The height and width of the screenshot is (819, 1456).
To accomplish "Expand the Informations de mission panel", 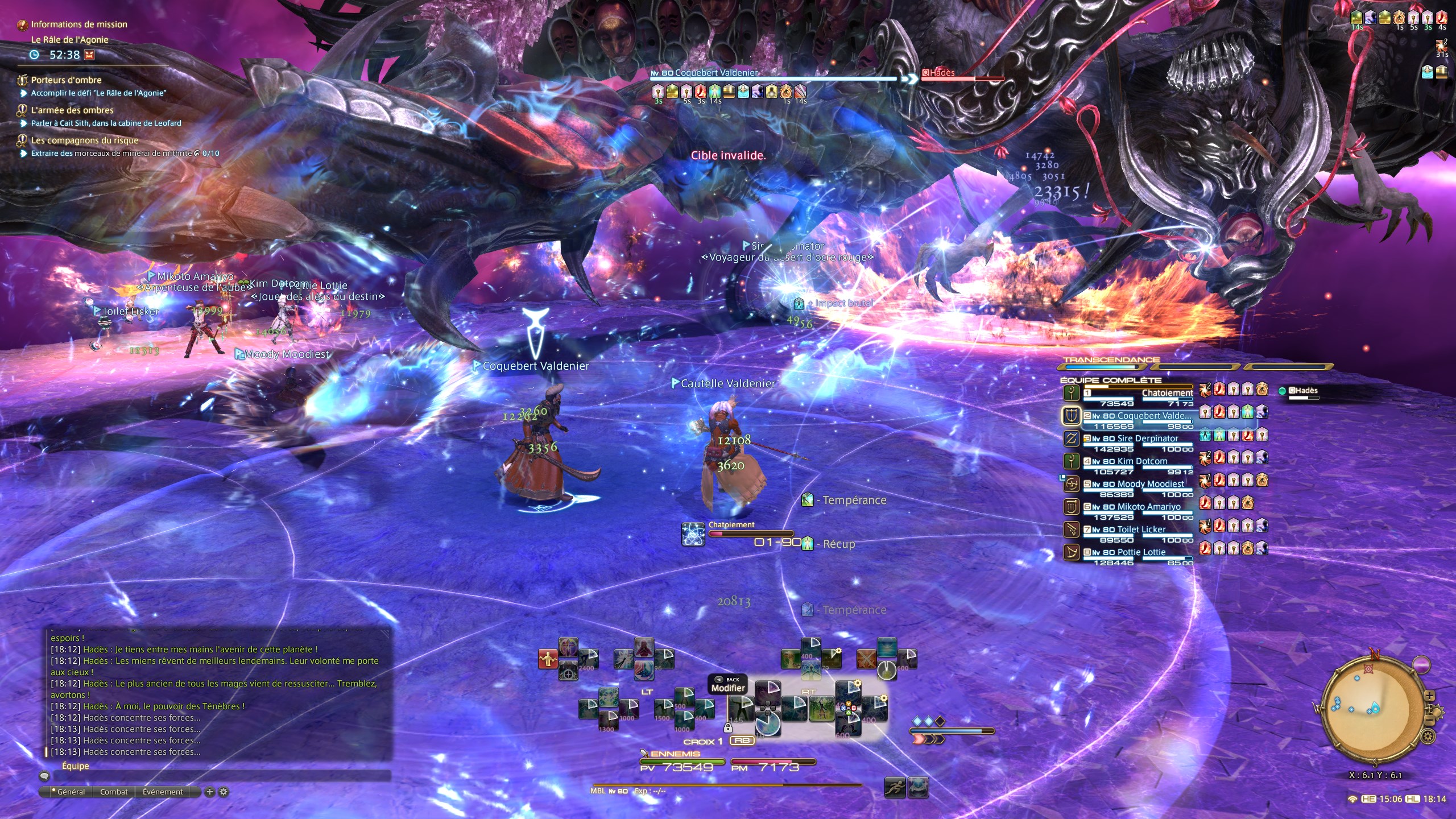I will tap(78, 24).
